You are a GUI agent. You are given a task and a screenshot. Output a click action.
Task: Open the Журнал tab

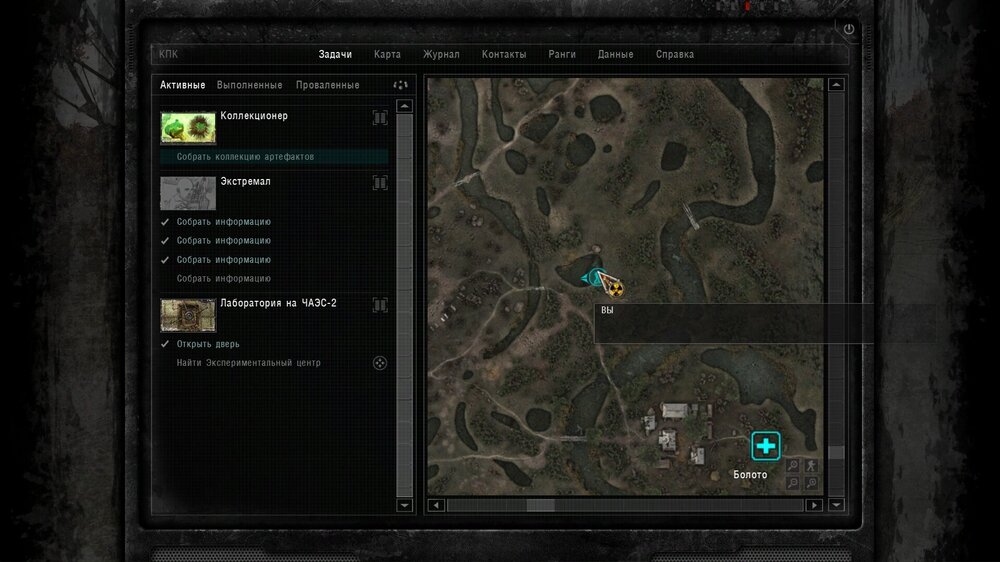[441, 55]
